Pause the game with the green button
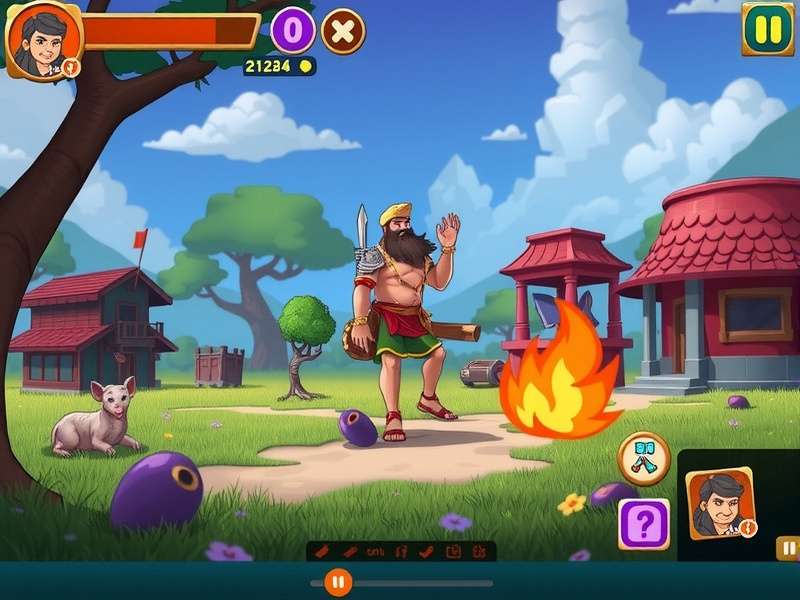Image resolution: width=800 pixels, height=600 pixels. [x=767, y=29]
